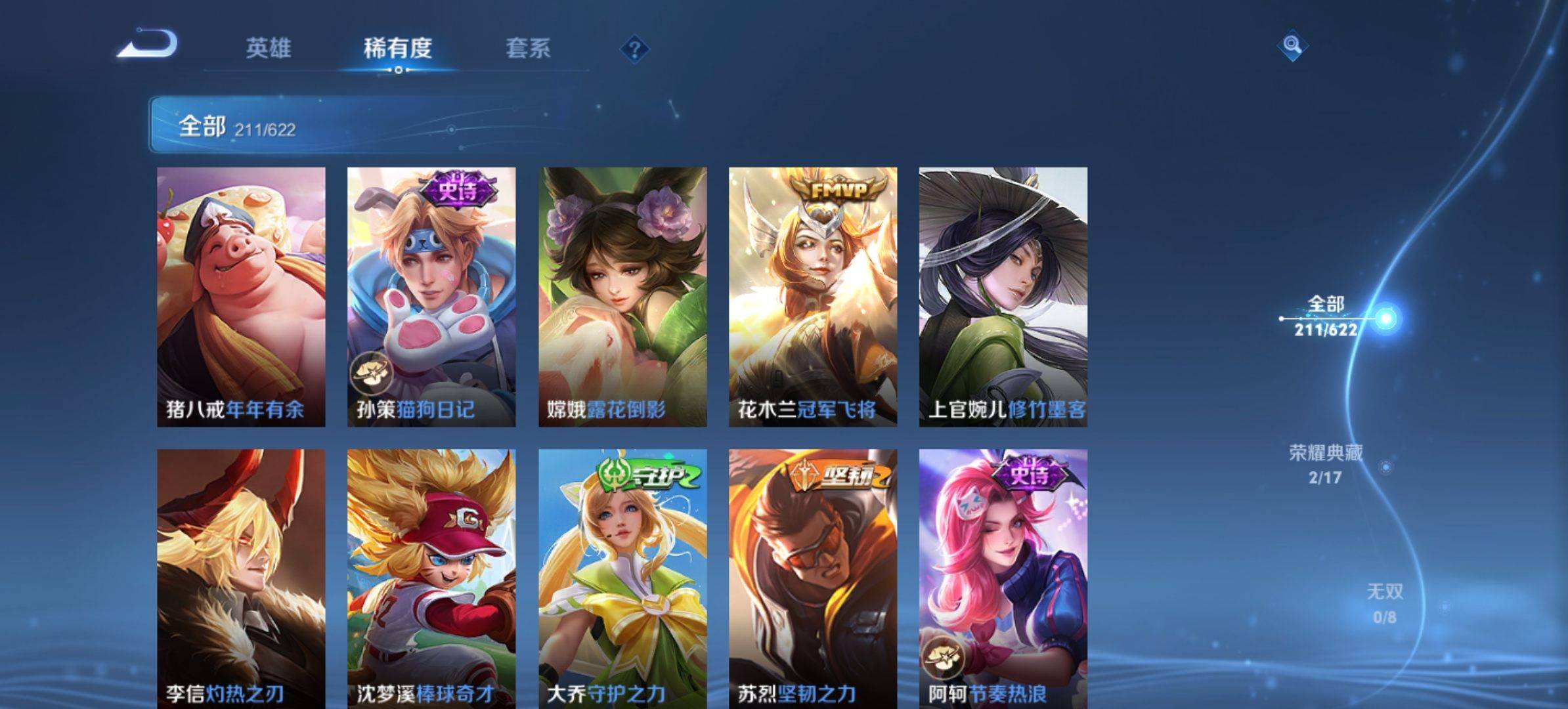
Task: Choose the 猪八戒 年年有余 skin card
Action: point(241,297)
